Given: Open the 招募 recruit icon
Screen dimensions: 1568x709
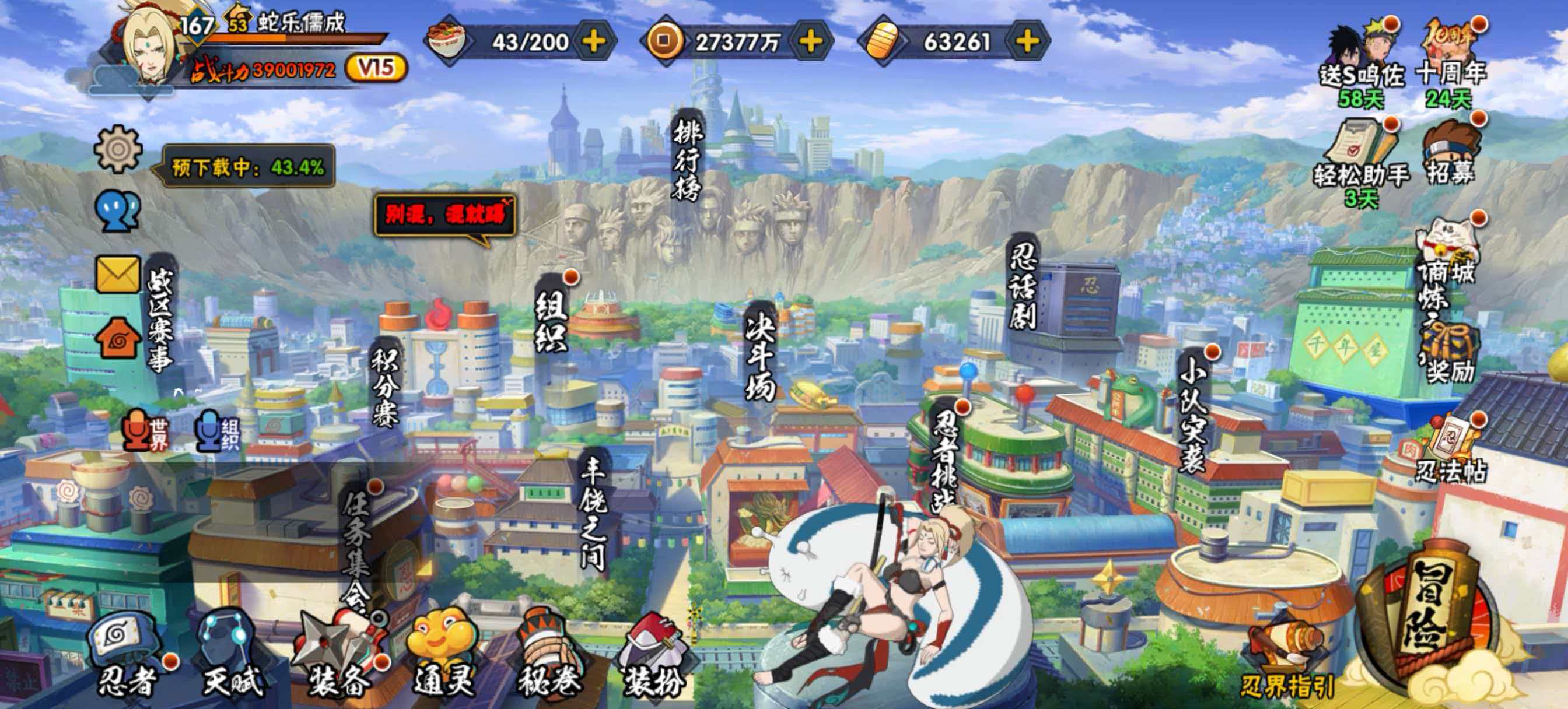Looking at the screenshot, I should pyautogui.click(x=1451, y=155).
